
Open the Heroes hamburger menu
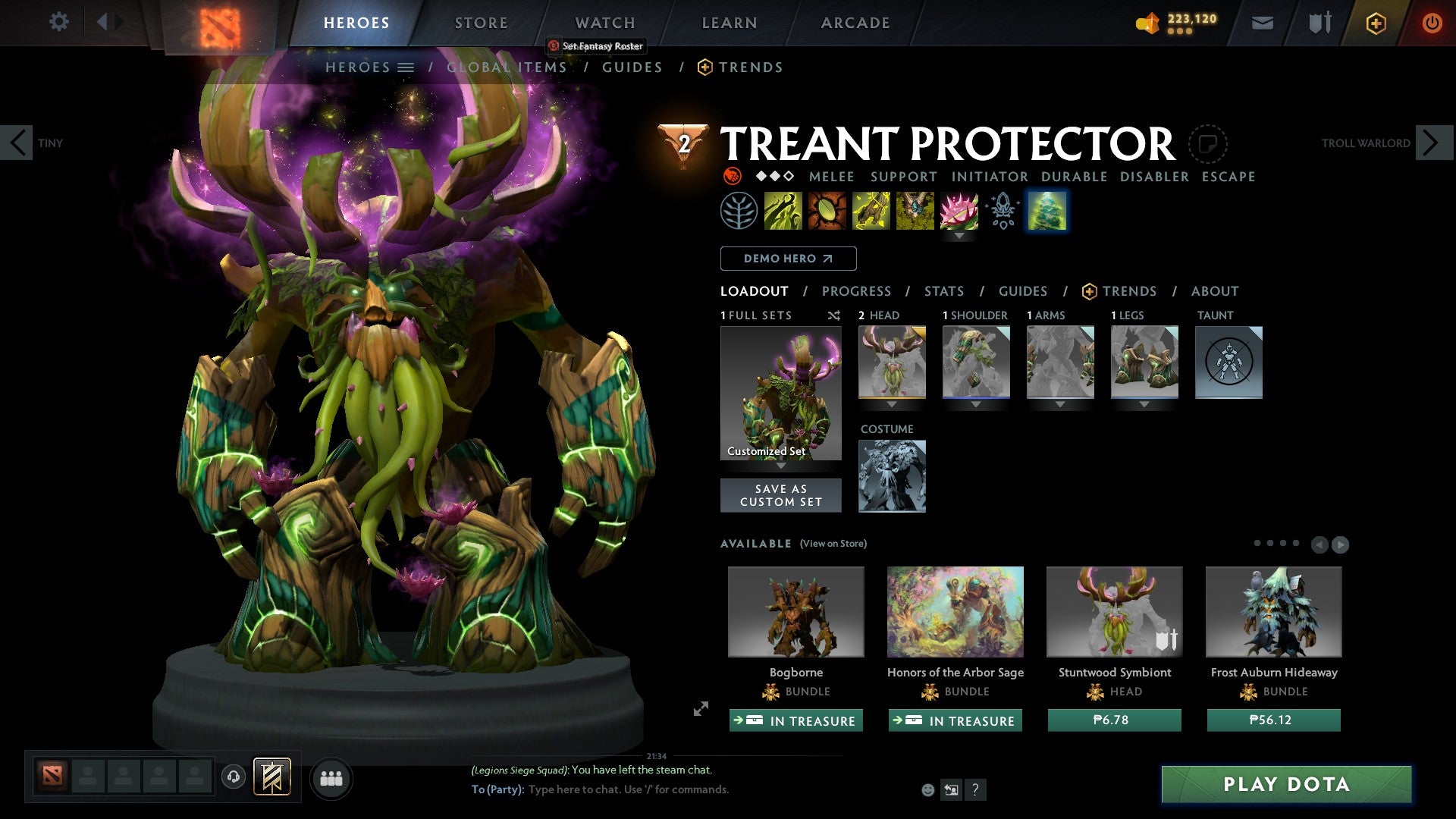(x=405, y=67)
